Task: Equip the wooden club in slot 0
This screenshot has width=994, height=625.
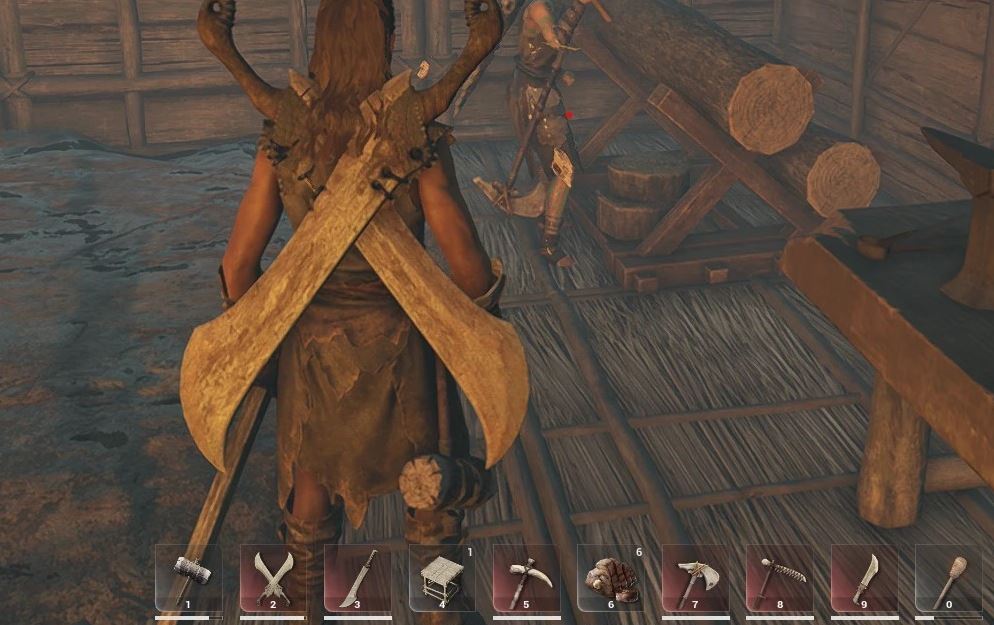Action: pos(948,577)
